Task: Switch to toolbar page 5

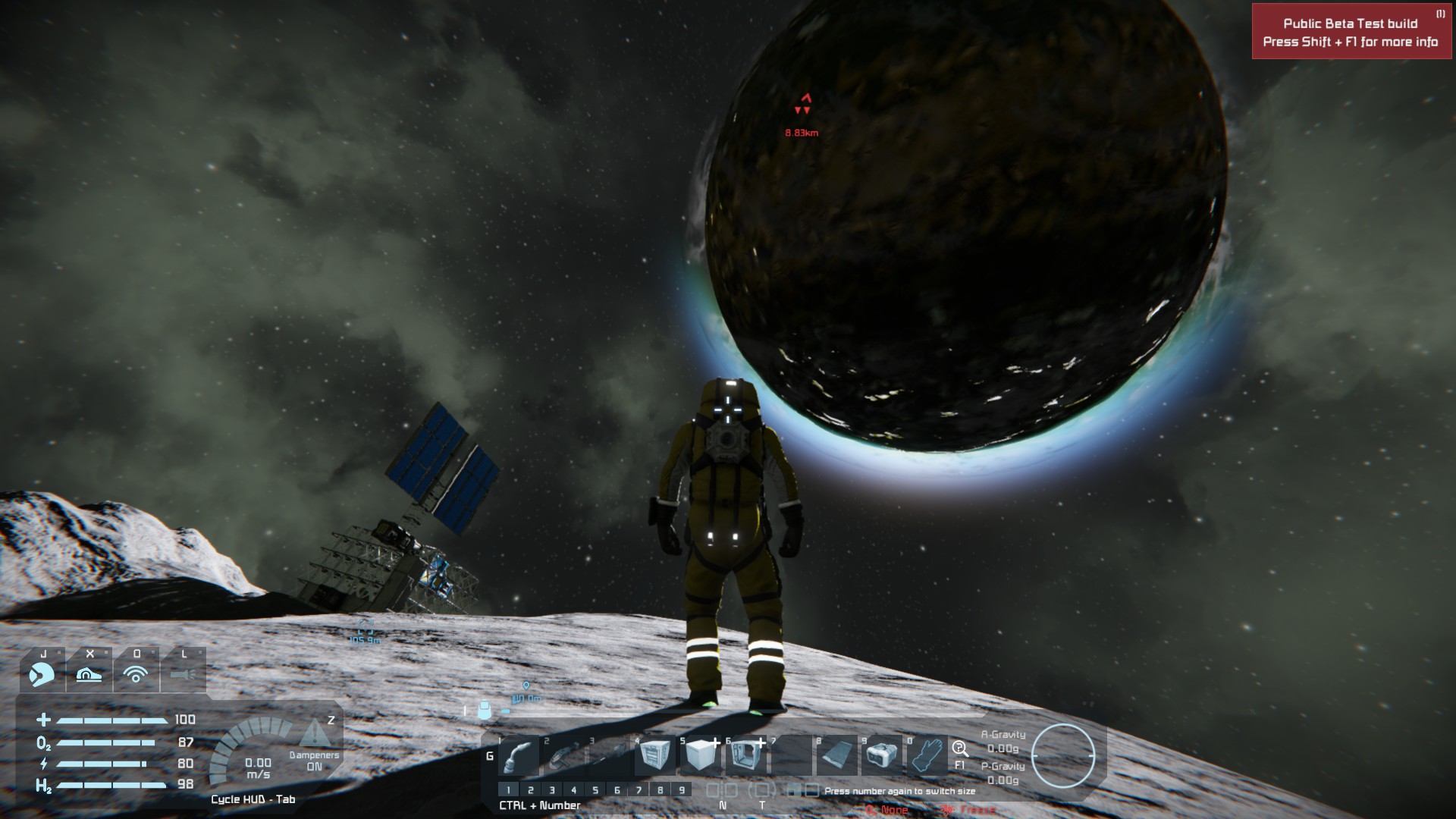Action: pos(595,790)
